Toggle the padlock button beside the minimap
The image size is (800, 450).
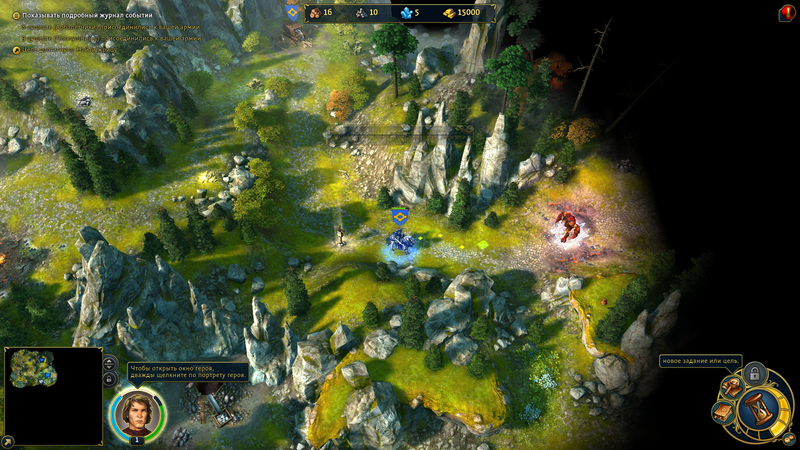point(108,380)
